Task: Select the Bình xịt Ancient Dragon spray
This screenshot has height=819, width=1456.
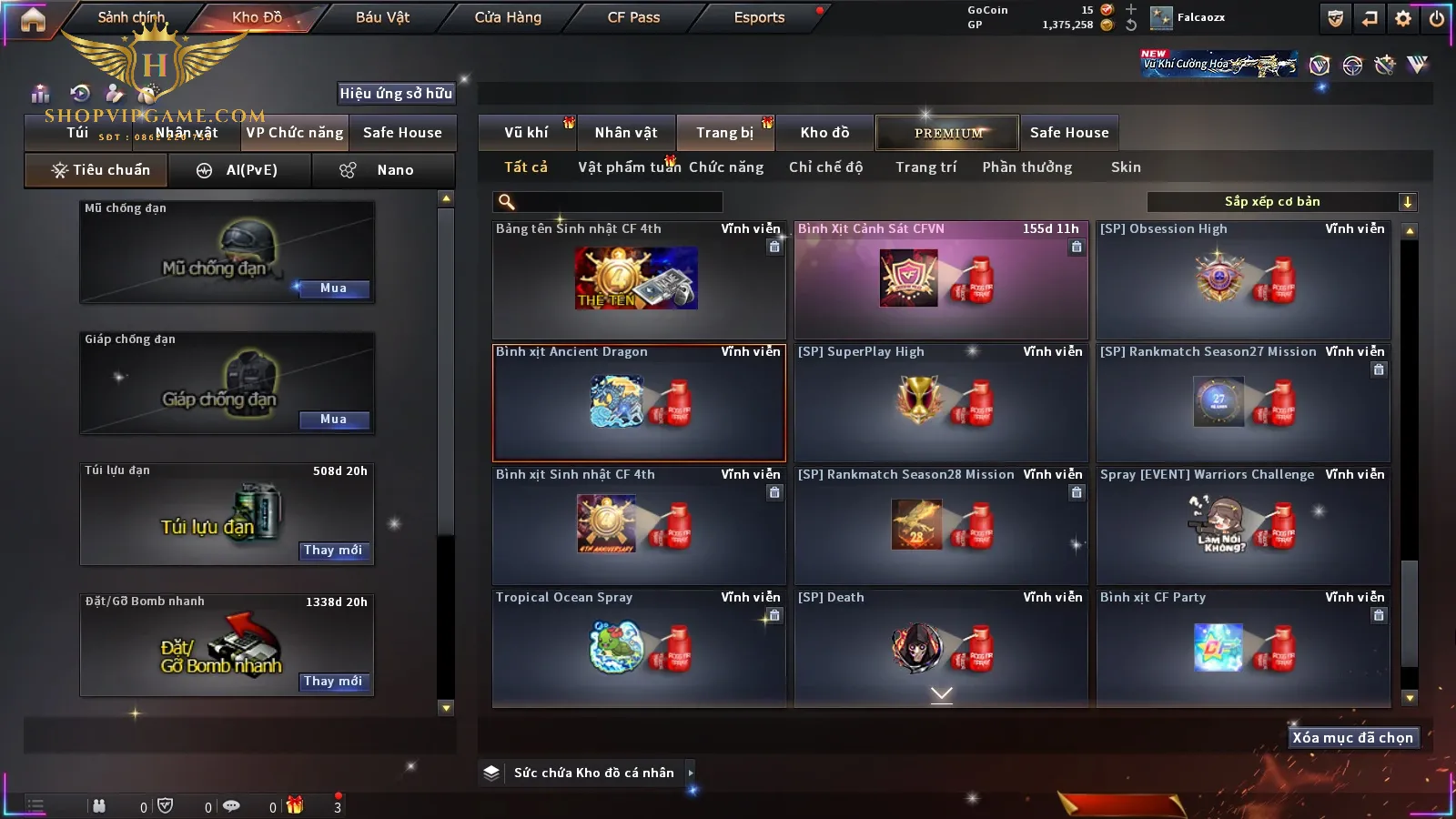Action: (639, 403)
